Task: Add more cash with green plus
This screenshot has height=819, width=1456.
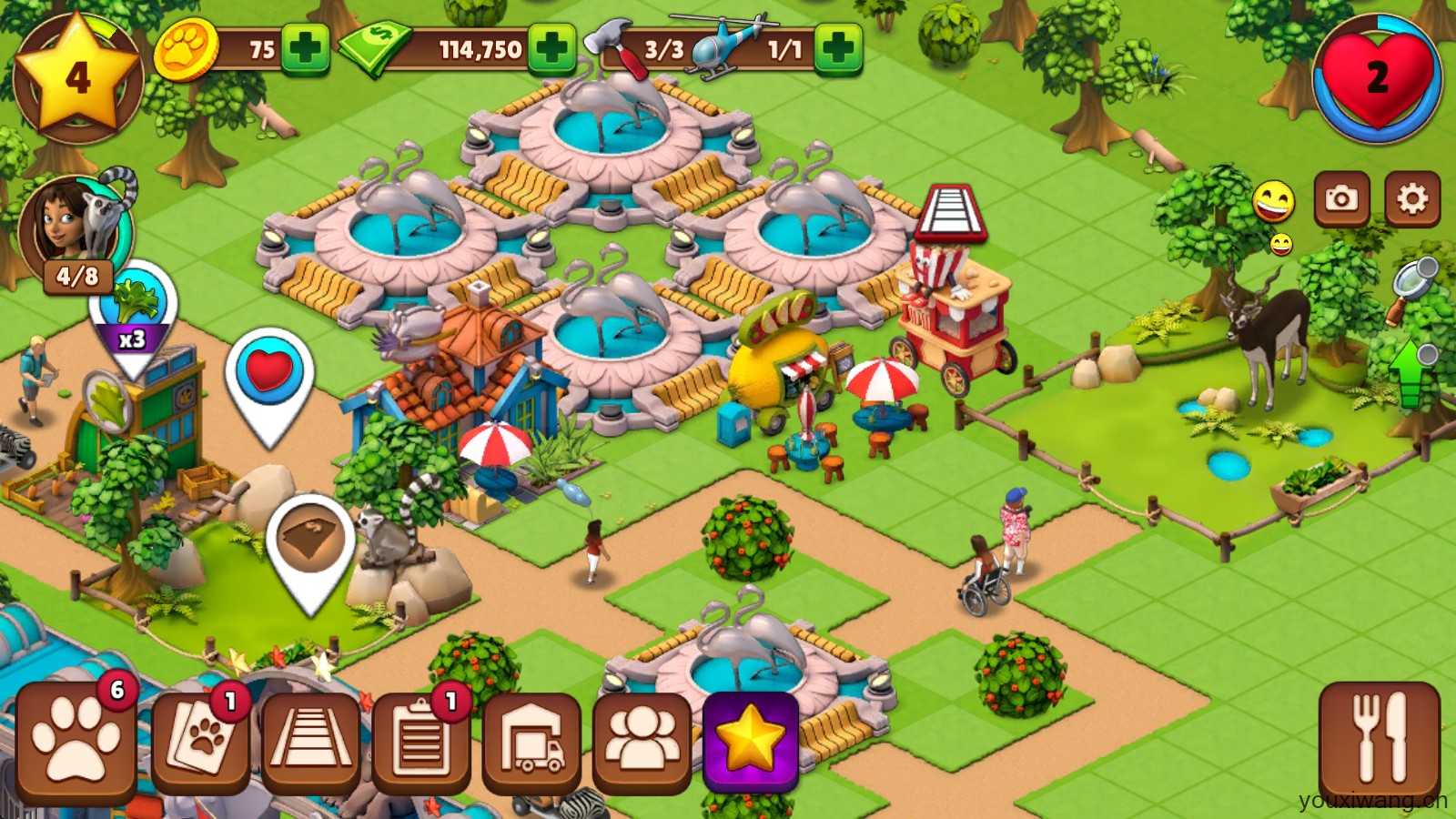Action: (551, 49)
